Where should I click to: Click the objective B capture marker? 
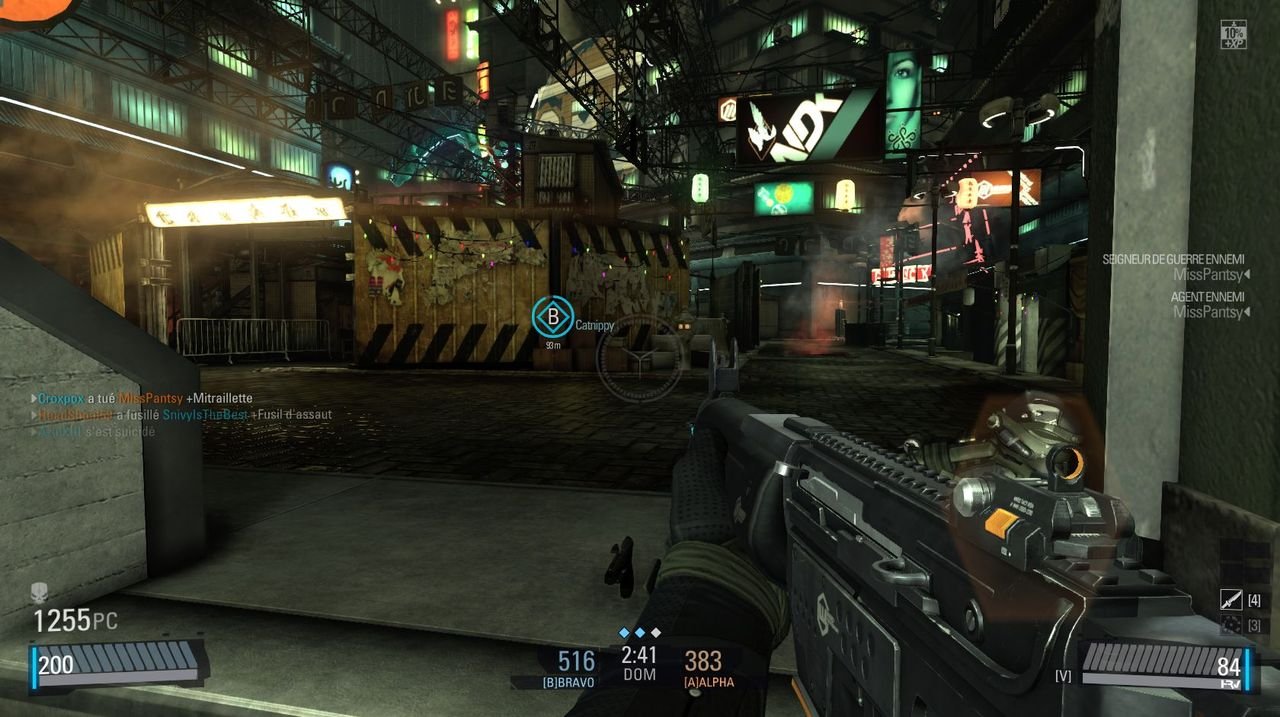(x=551, y=317)
